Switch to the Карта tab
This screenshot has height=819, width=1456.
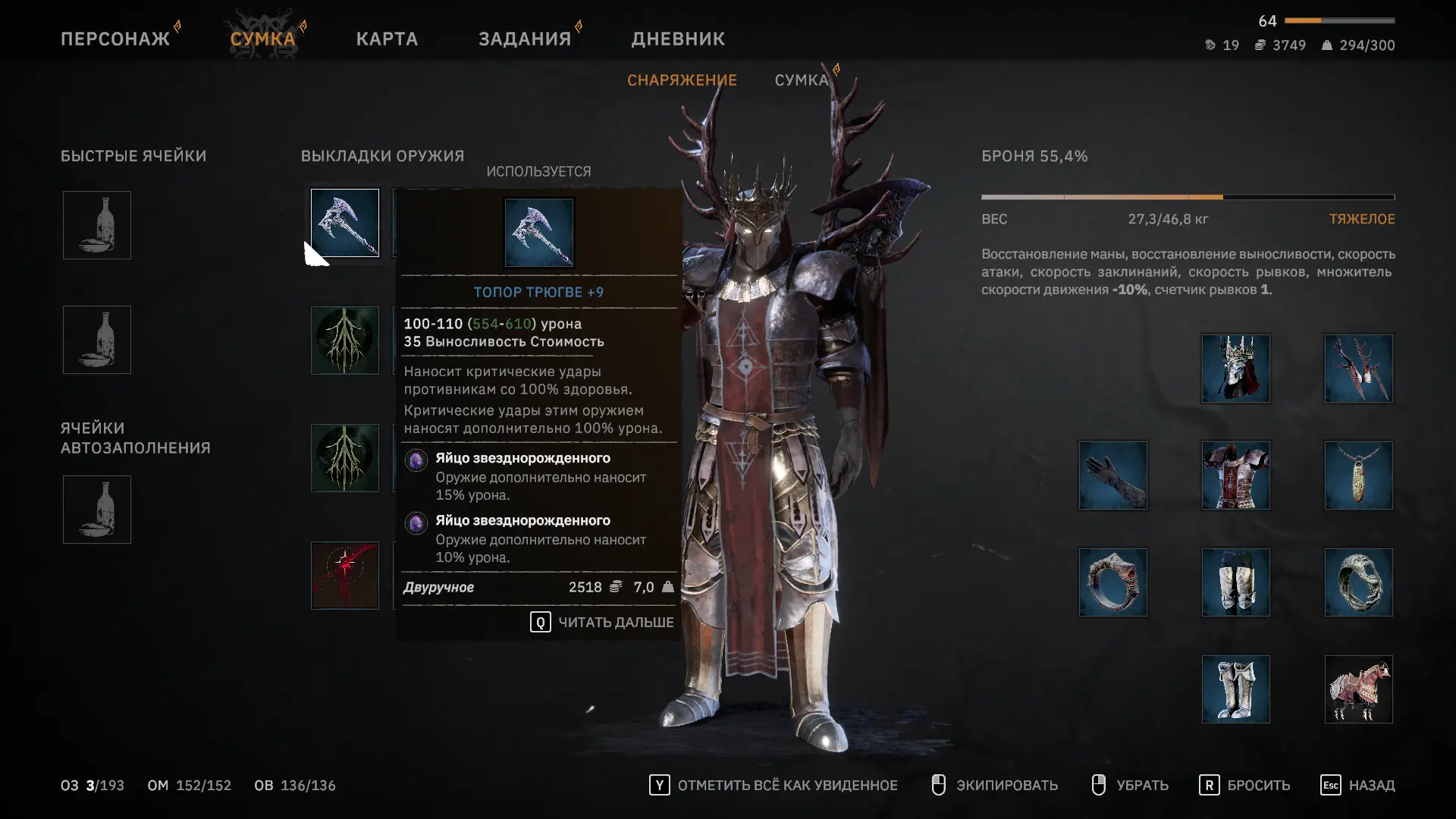click(387, 39)
